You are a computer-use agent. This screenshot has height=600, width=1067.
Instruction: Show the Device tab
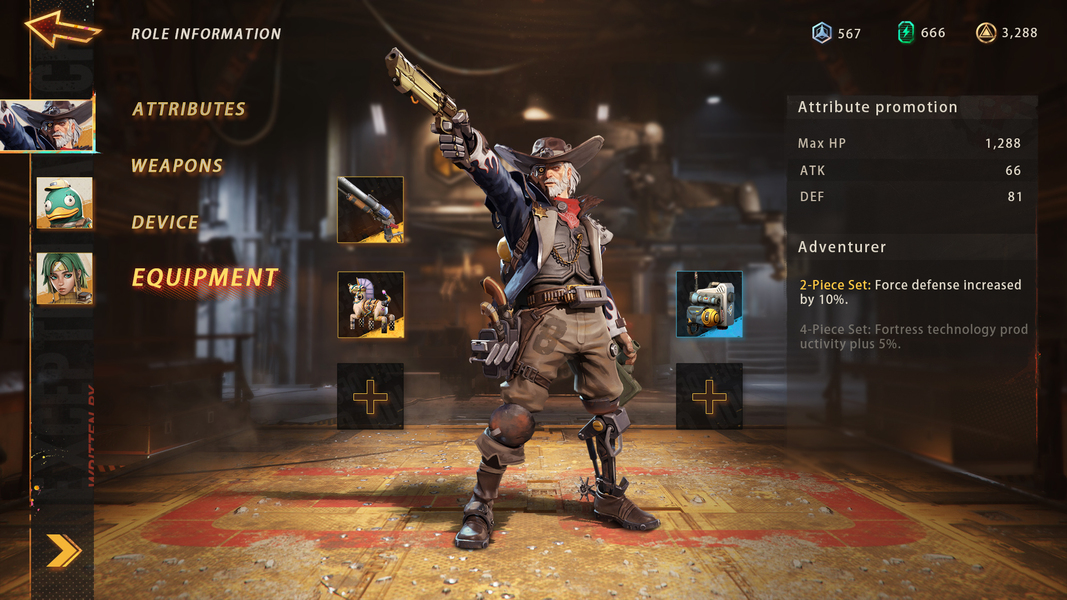(x=165, y=222)
